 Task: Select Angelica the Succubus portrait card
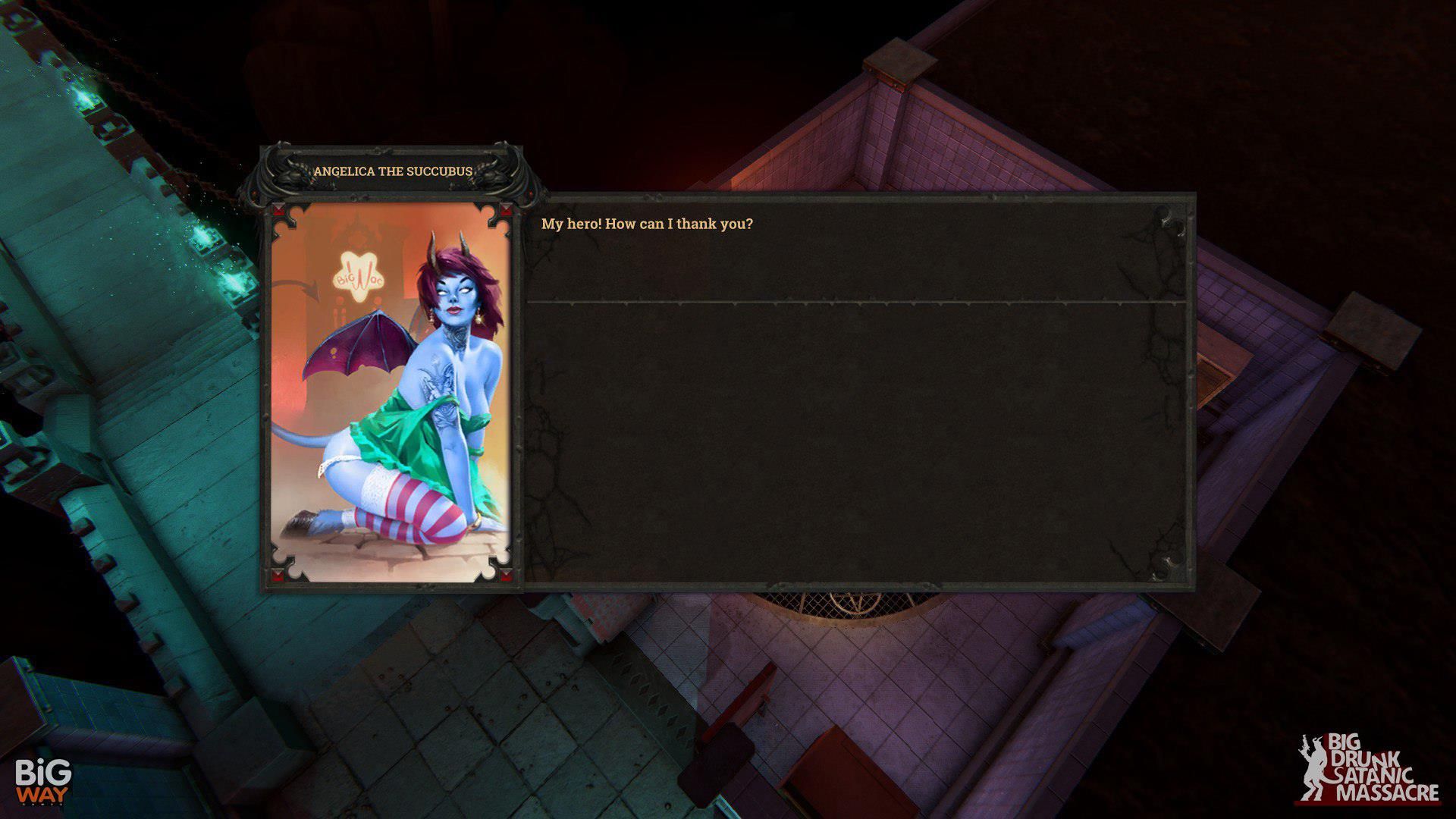[391, 392]
